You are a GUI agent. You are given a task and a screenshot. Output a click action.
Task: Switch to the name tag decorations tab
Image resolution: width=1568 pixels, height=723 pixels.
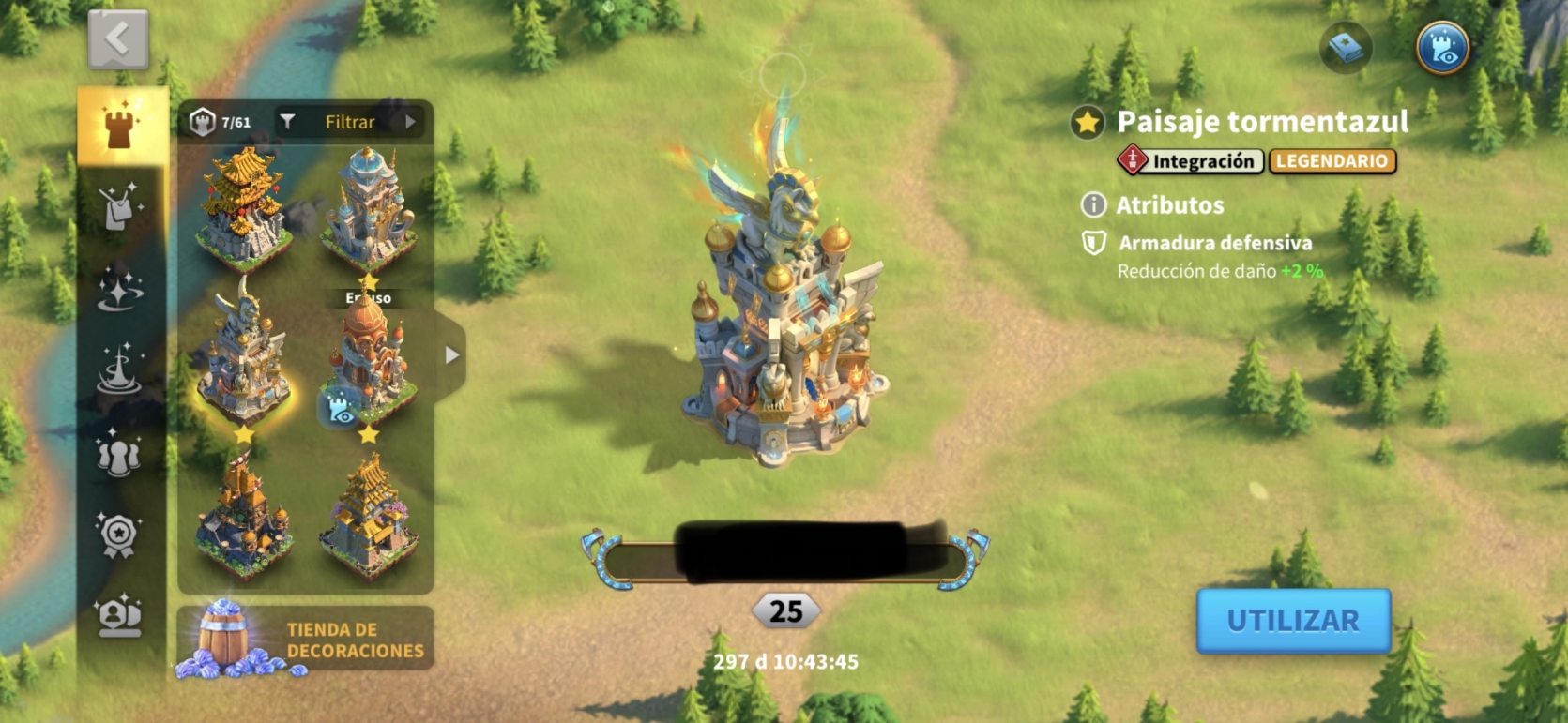[x=120, y=206]
